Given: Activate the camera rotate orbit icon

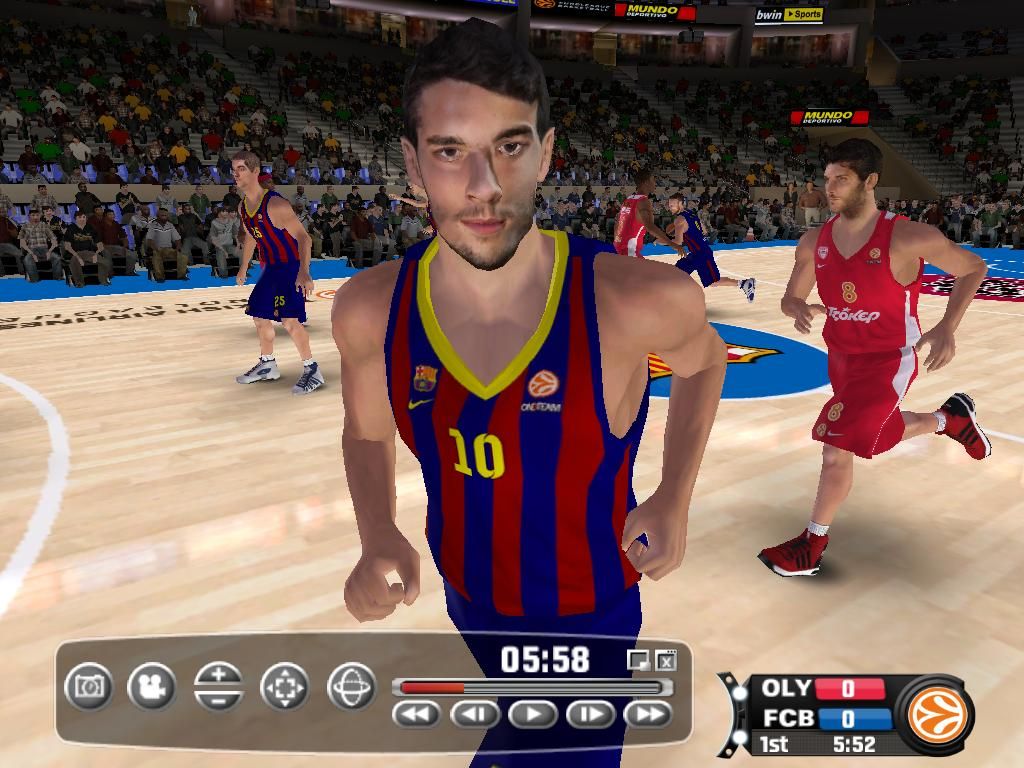Looking at the screenshot, I should coord(351,687).
